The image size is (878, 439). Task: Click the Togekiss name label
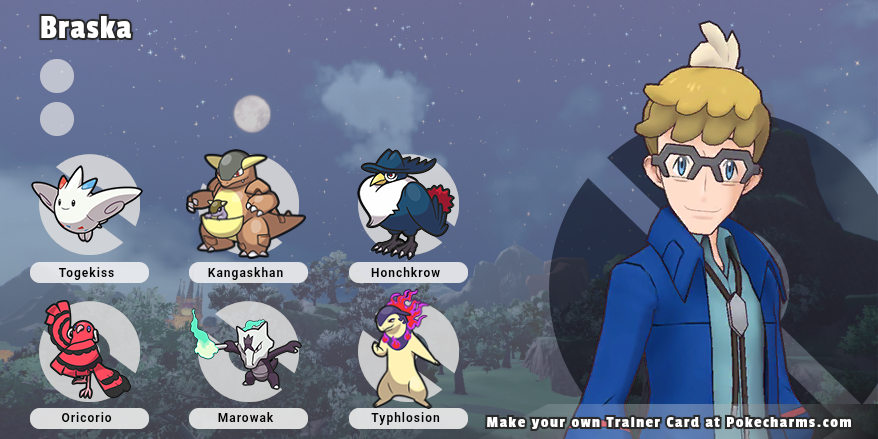tap(89, 272)
